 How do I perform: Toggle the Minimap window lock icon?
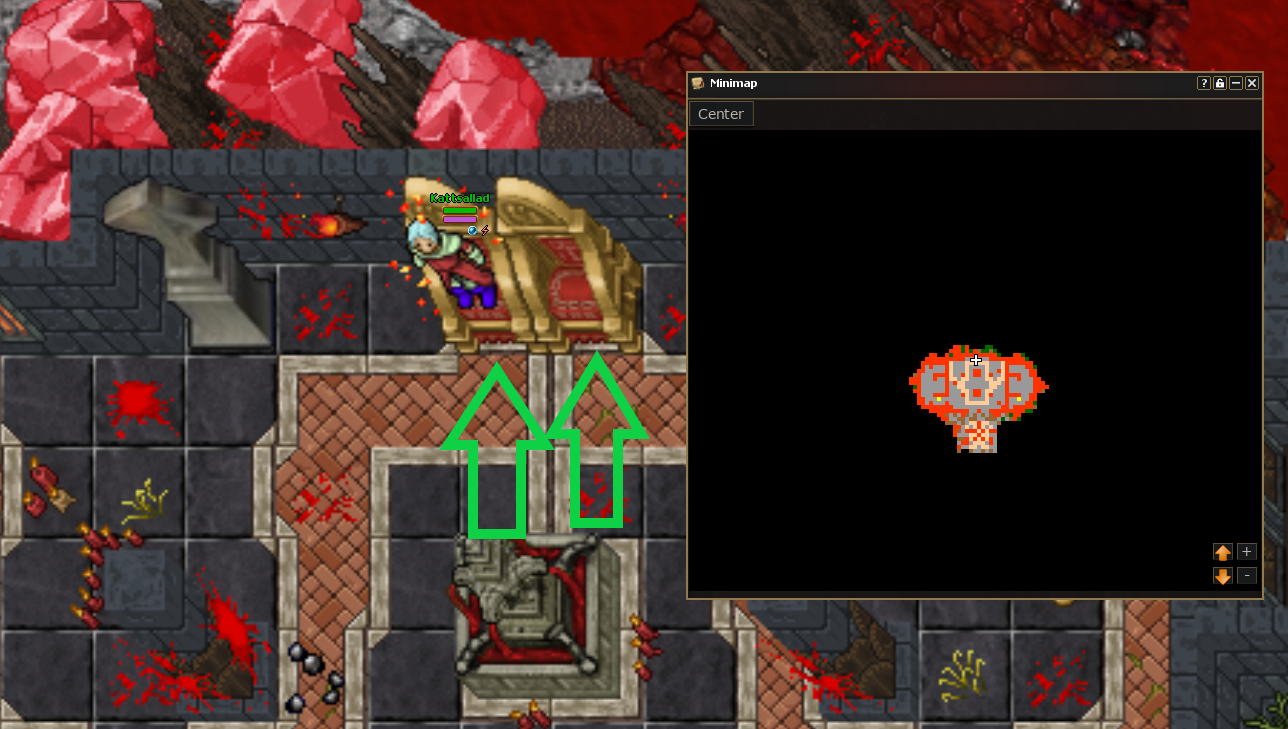coord(1220,84)
